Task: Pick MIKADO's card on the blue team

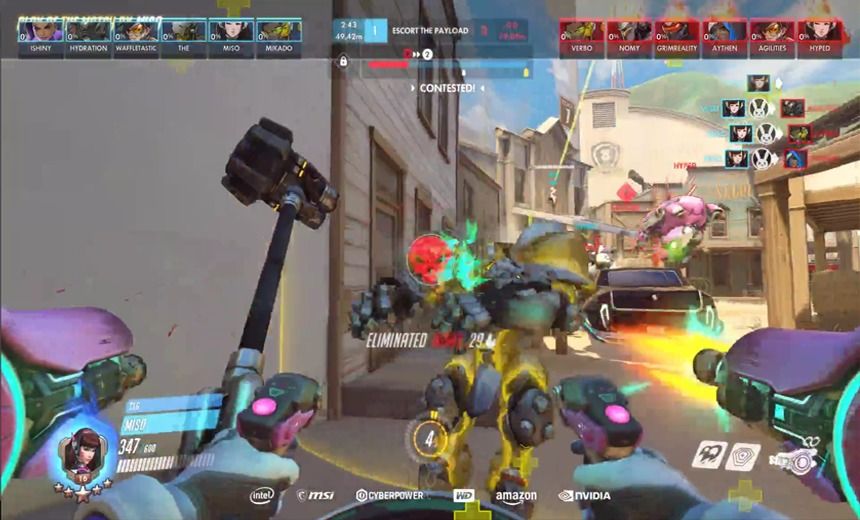Action: coord(279,36)
